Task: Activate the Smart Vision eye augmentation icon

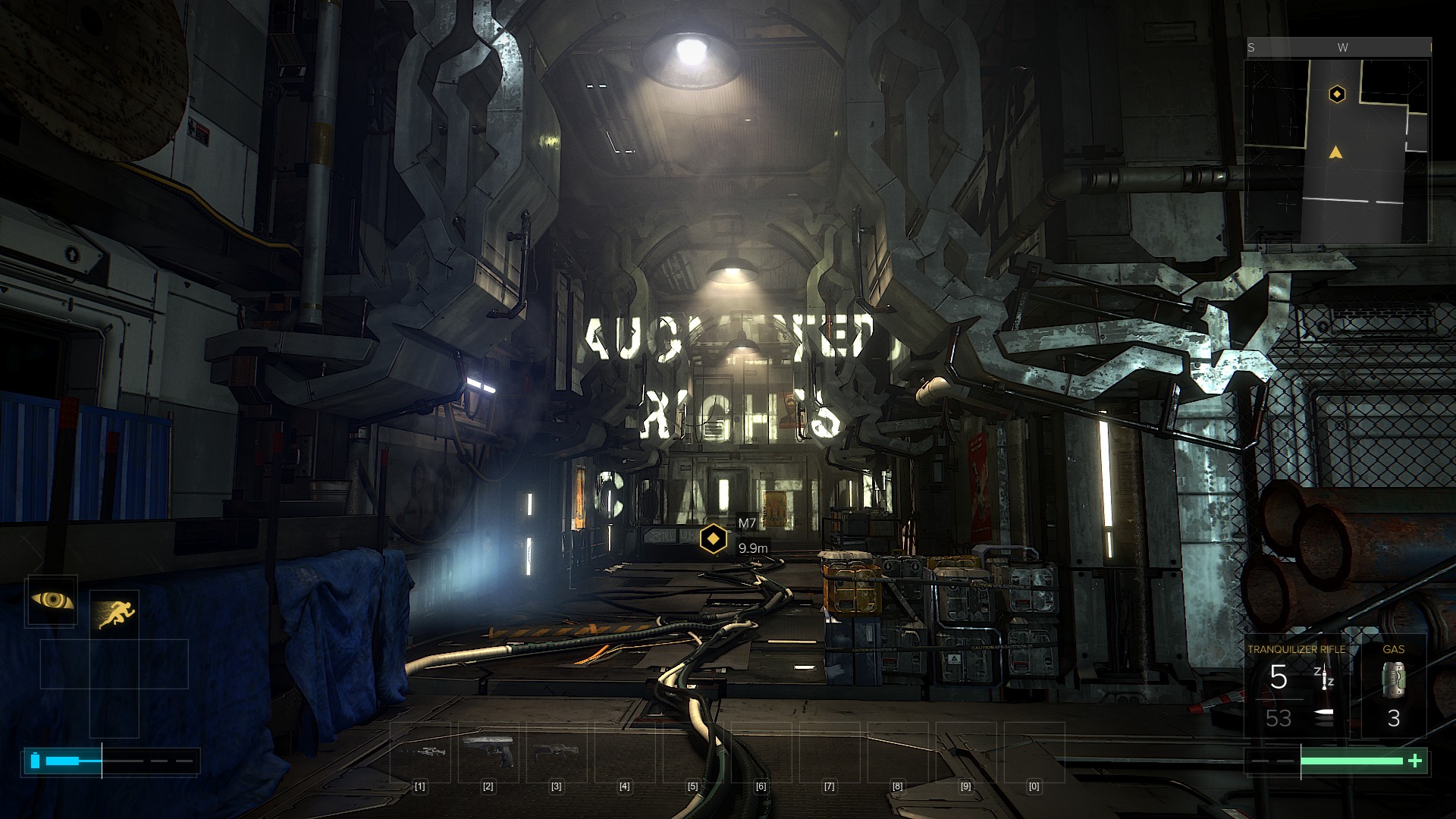Action: tap(52, 601)
